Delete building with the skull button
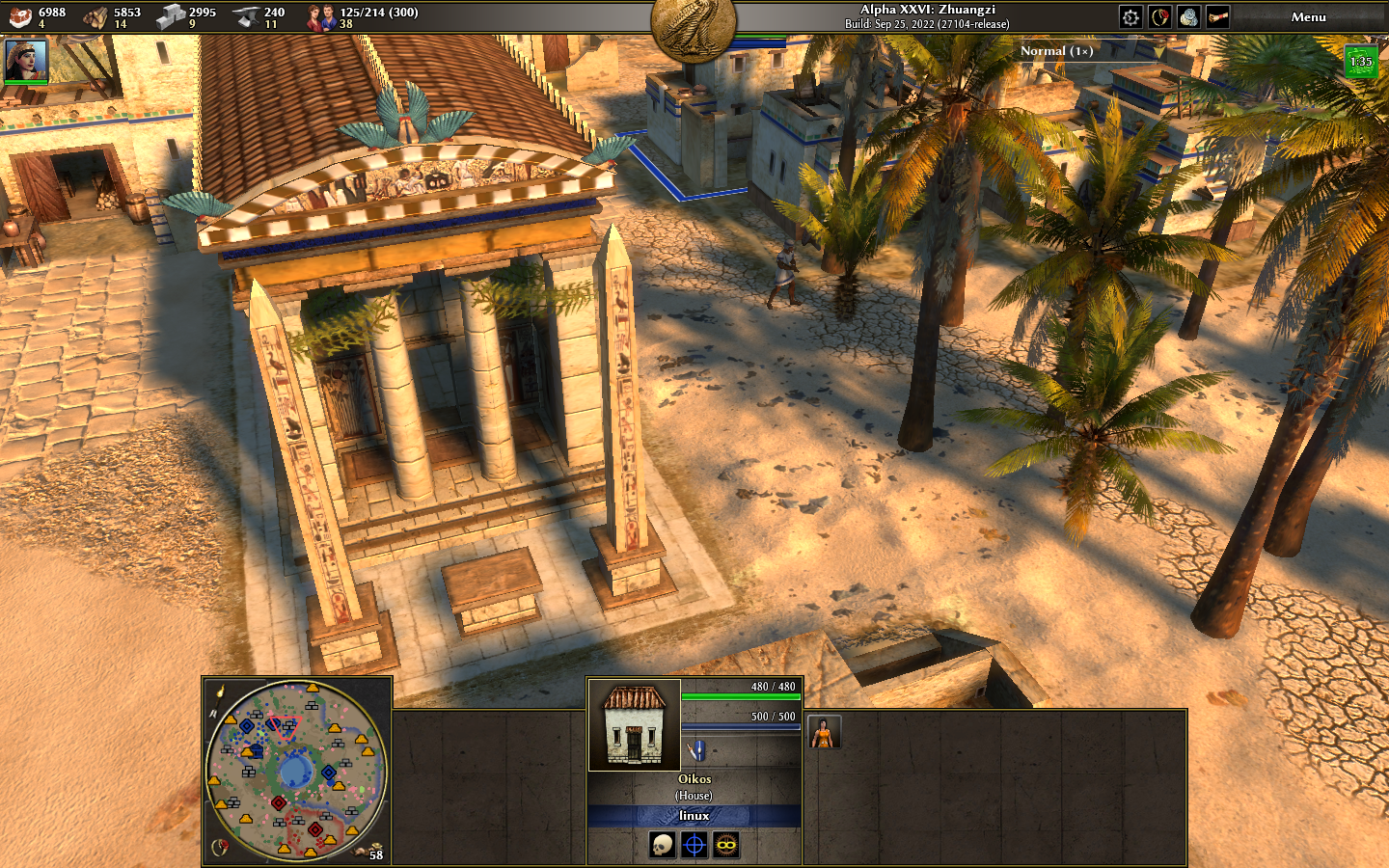 662,846
